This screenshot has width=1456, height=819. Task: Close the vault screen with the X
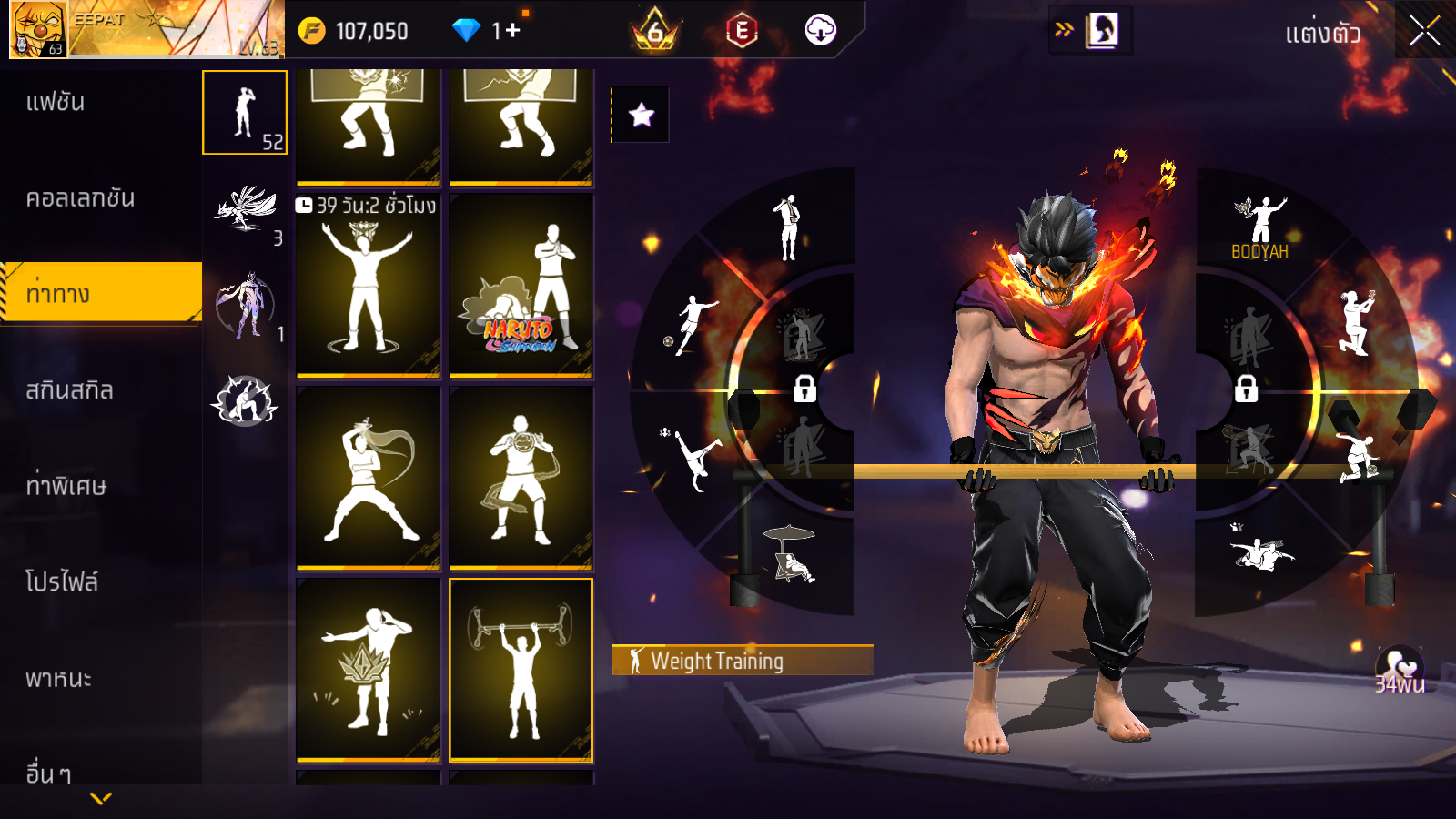1424,32
